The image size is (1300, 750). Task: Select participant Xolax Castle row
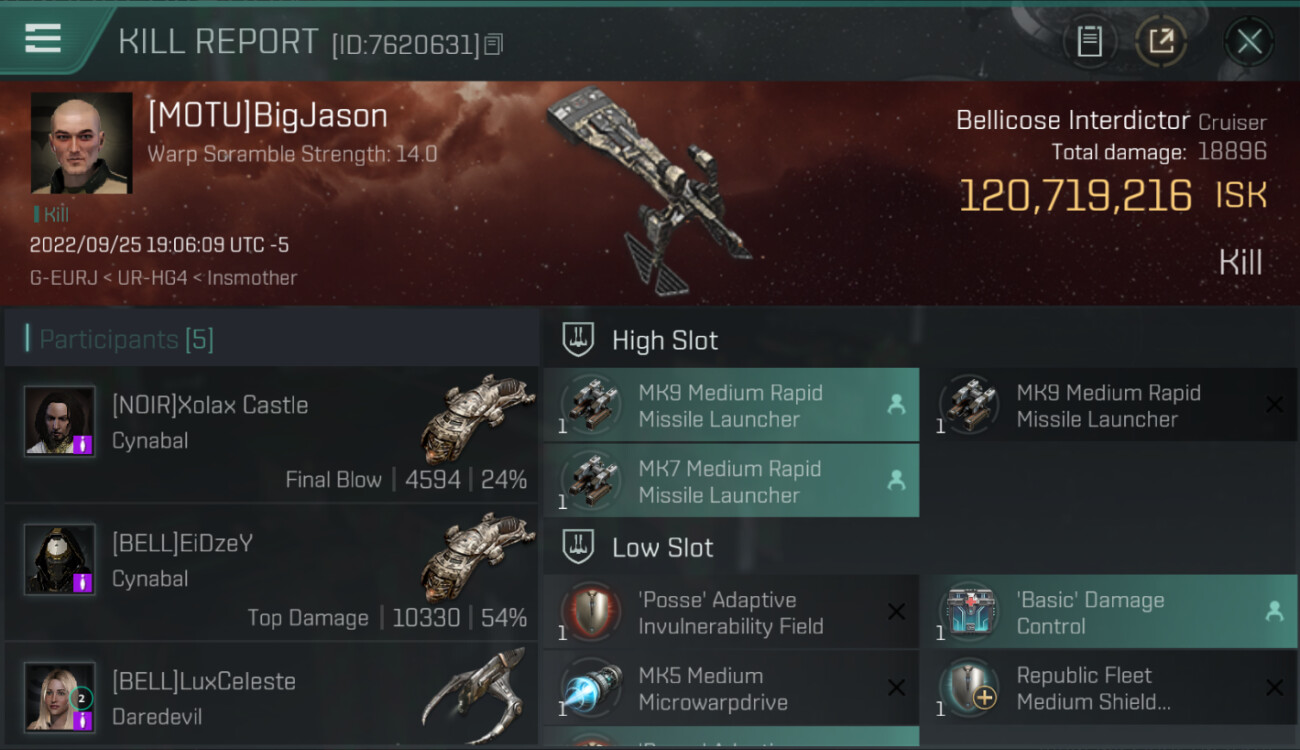270,435
